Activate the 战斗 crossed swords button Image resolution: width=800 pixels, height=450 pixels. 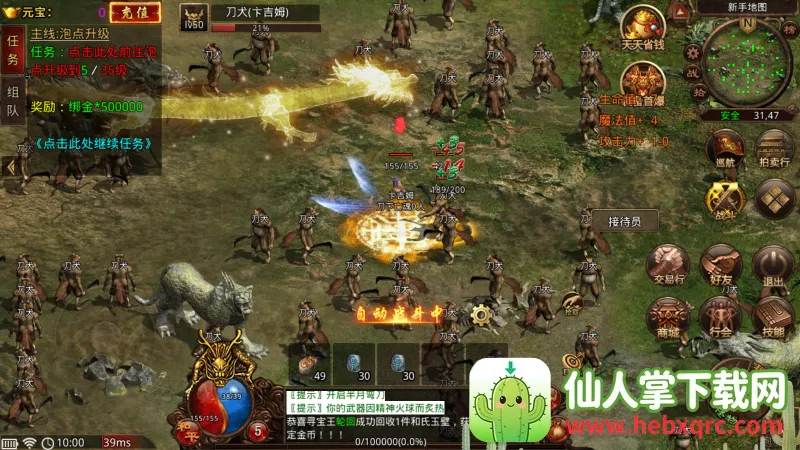click(726, 197)
